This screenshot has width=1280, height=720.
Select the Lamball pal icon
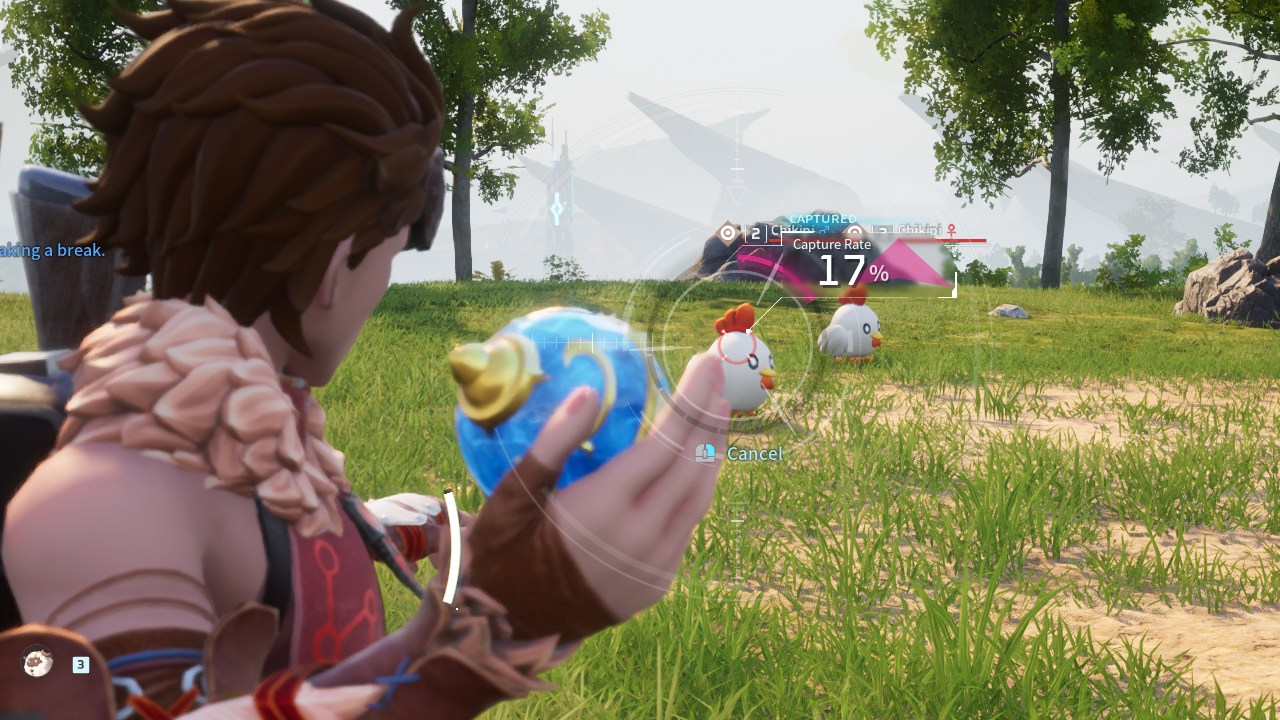(x=36, y=661)
